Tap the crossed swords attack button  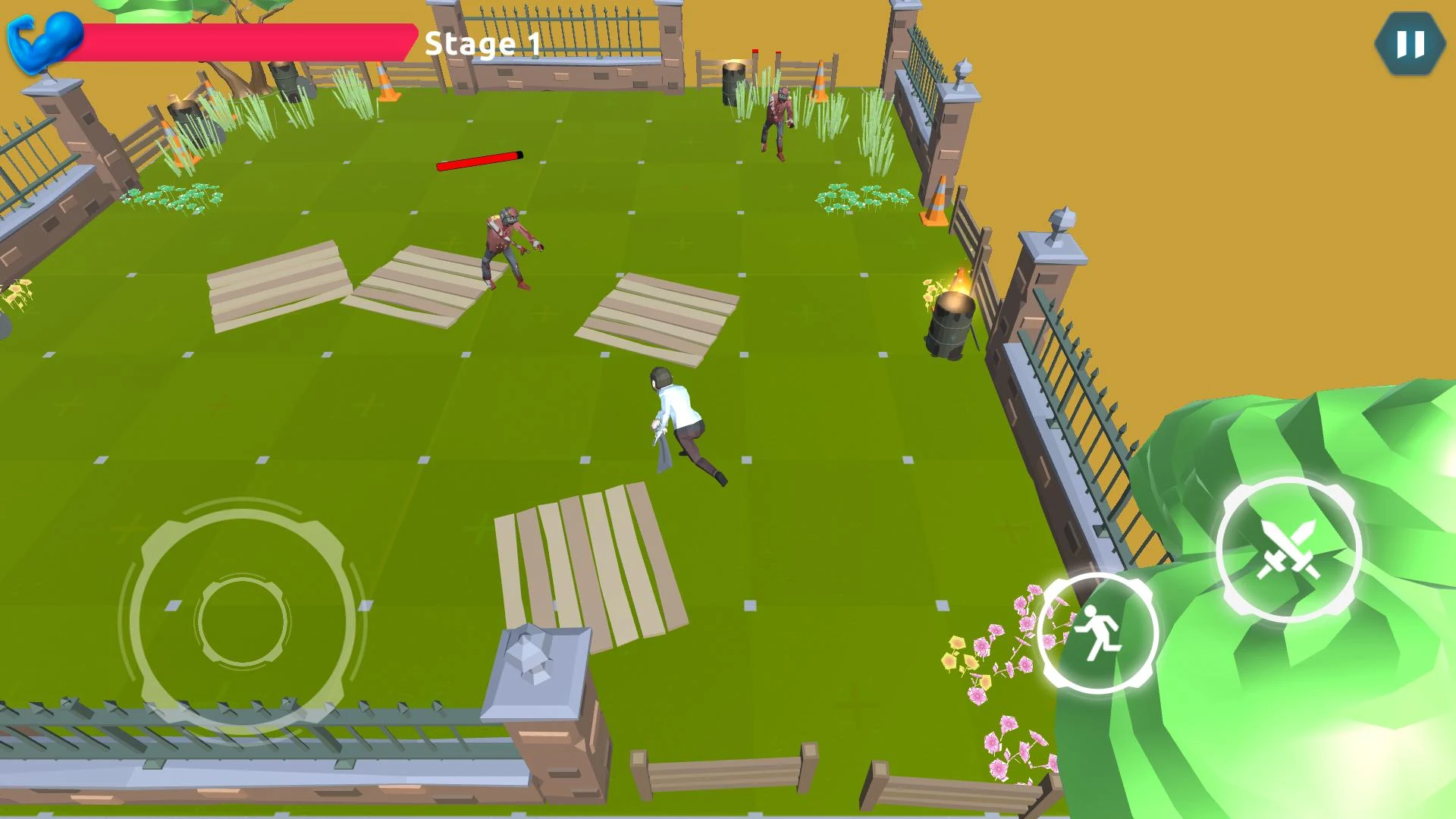(x=1288, y=550)
